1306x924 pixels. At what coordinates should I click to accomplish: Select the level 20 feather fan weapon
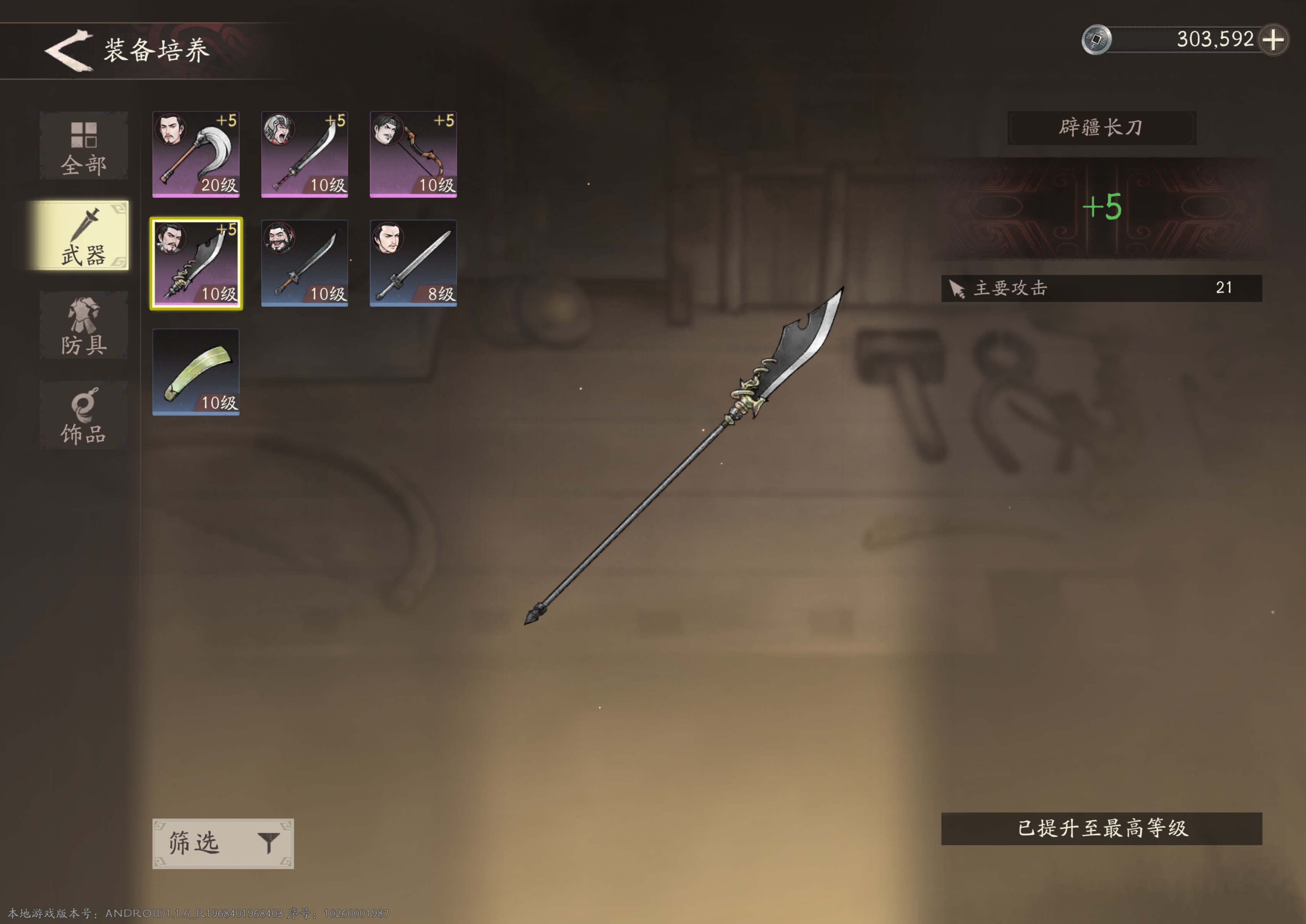click(196, 155)
